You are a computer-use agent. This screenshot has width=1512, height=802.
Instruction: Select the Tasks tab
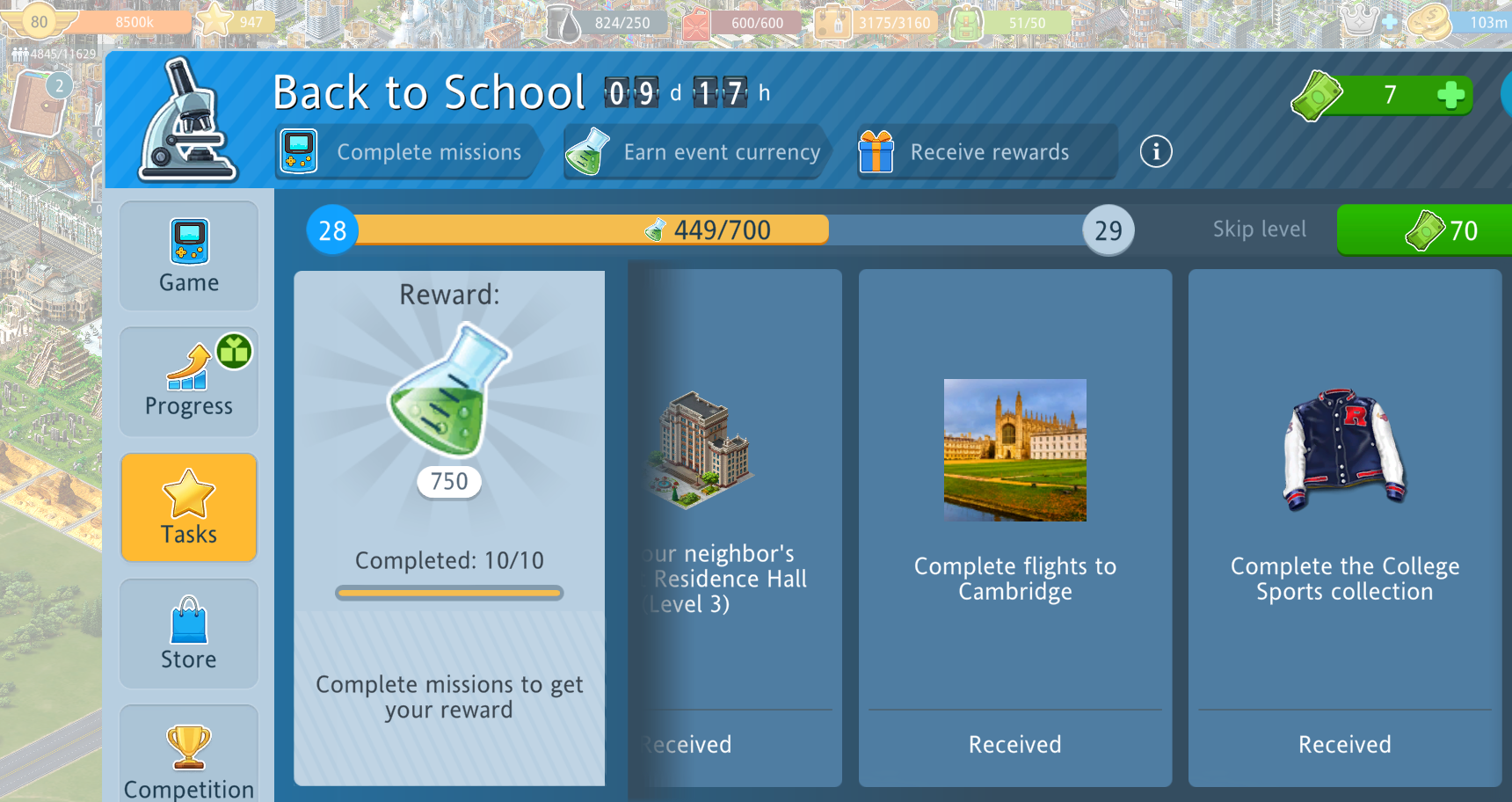(x=189, y=507)
